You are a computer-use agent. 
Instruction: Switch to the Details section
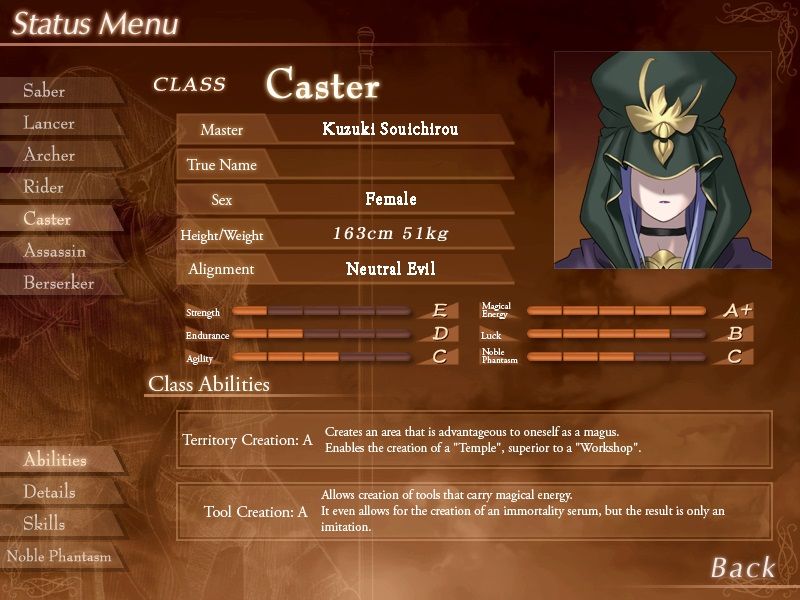click(x=50, y=492)
